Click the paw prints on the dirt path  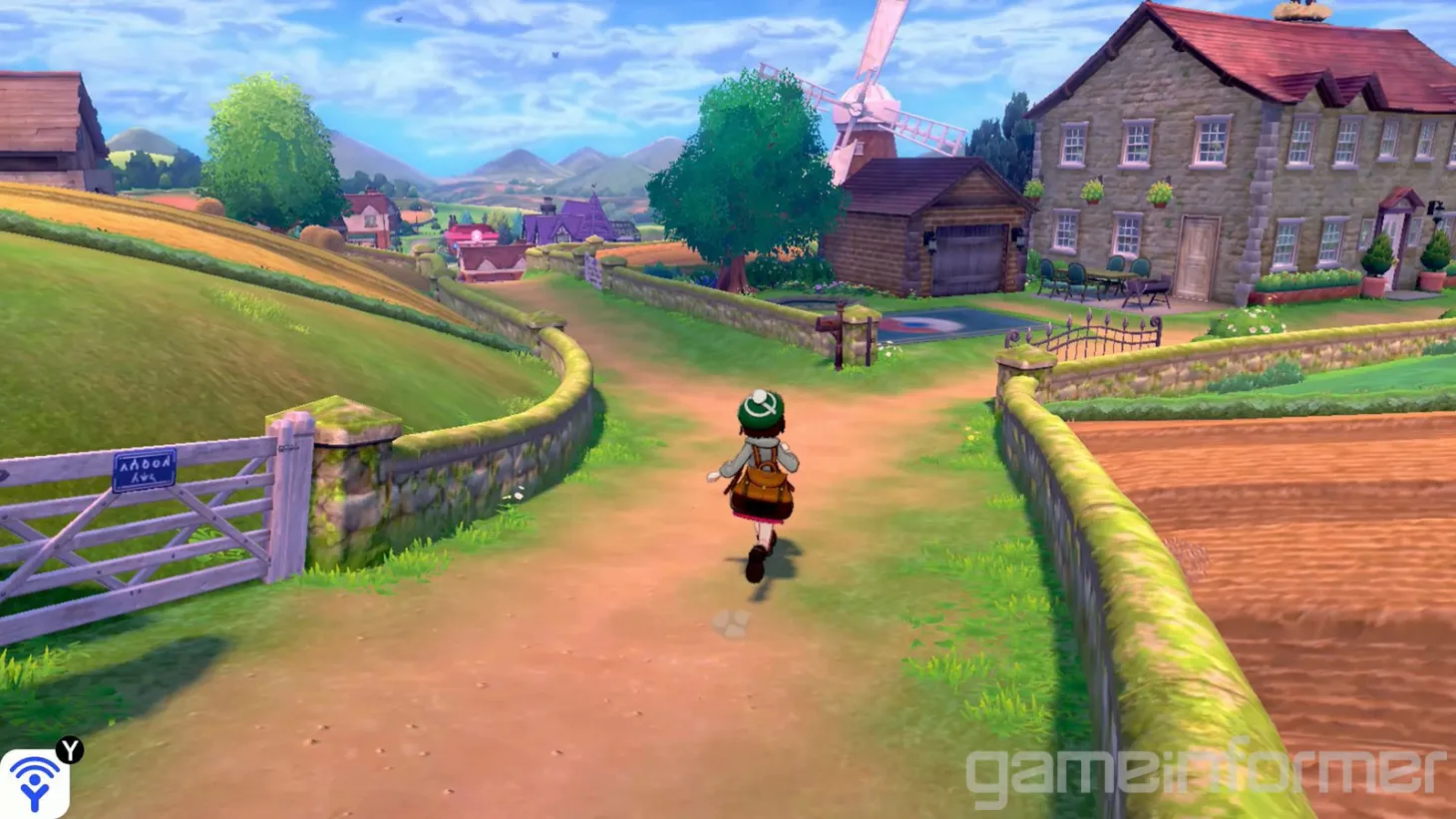coord(734,623)
